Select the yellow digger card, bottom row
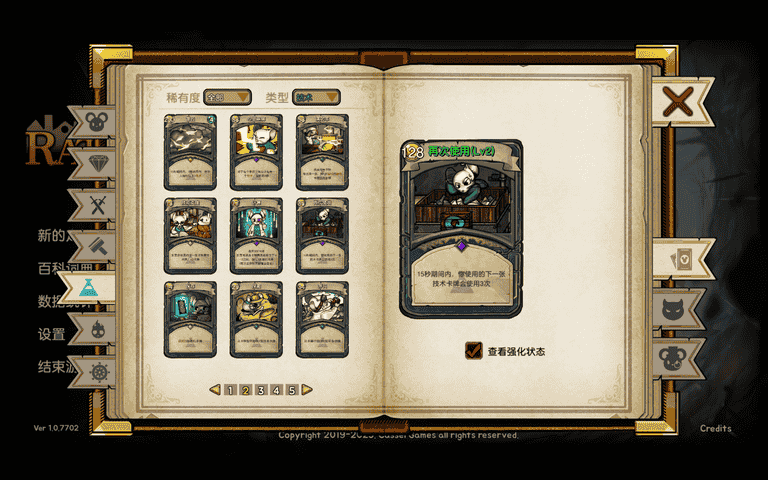Screen dimensions: 768x480 (256, 318)
